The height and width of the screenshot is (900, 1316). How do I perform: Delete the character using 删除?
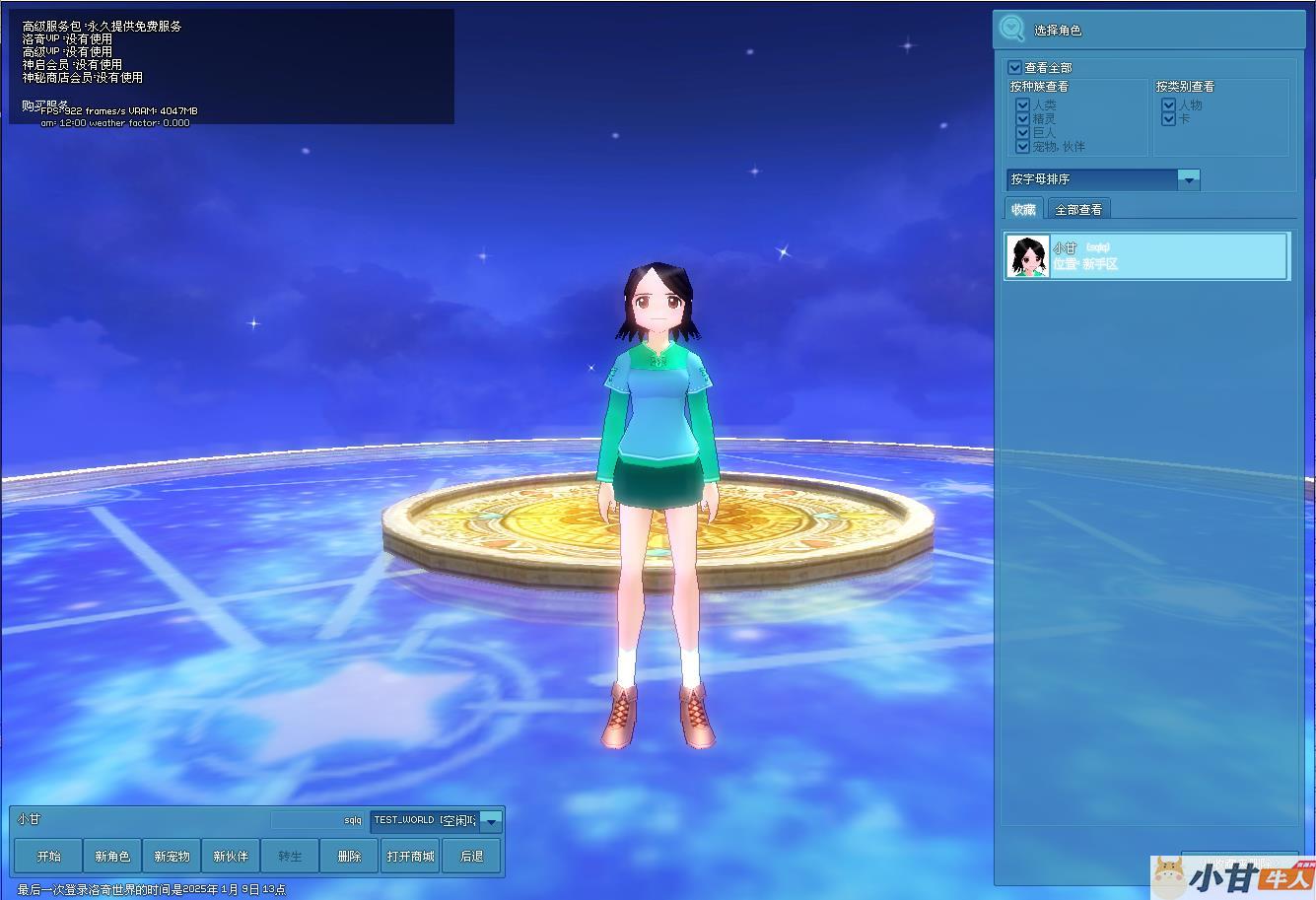[349, 856]
